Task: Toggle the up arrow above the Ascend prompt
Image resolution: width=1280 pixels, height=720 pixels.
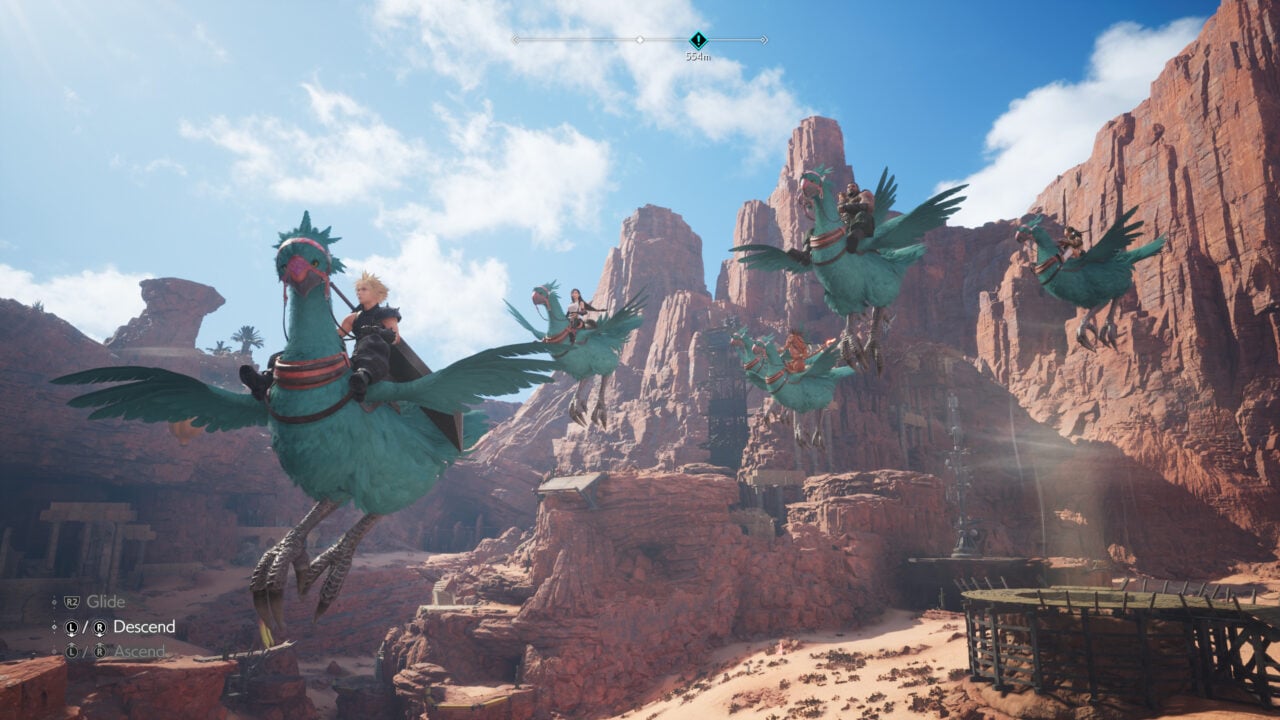Action: [72, 644]
